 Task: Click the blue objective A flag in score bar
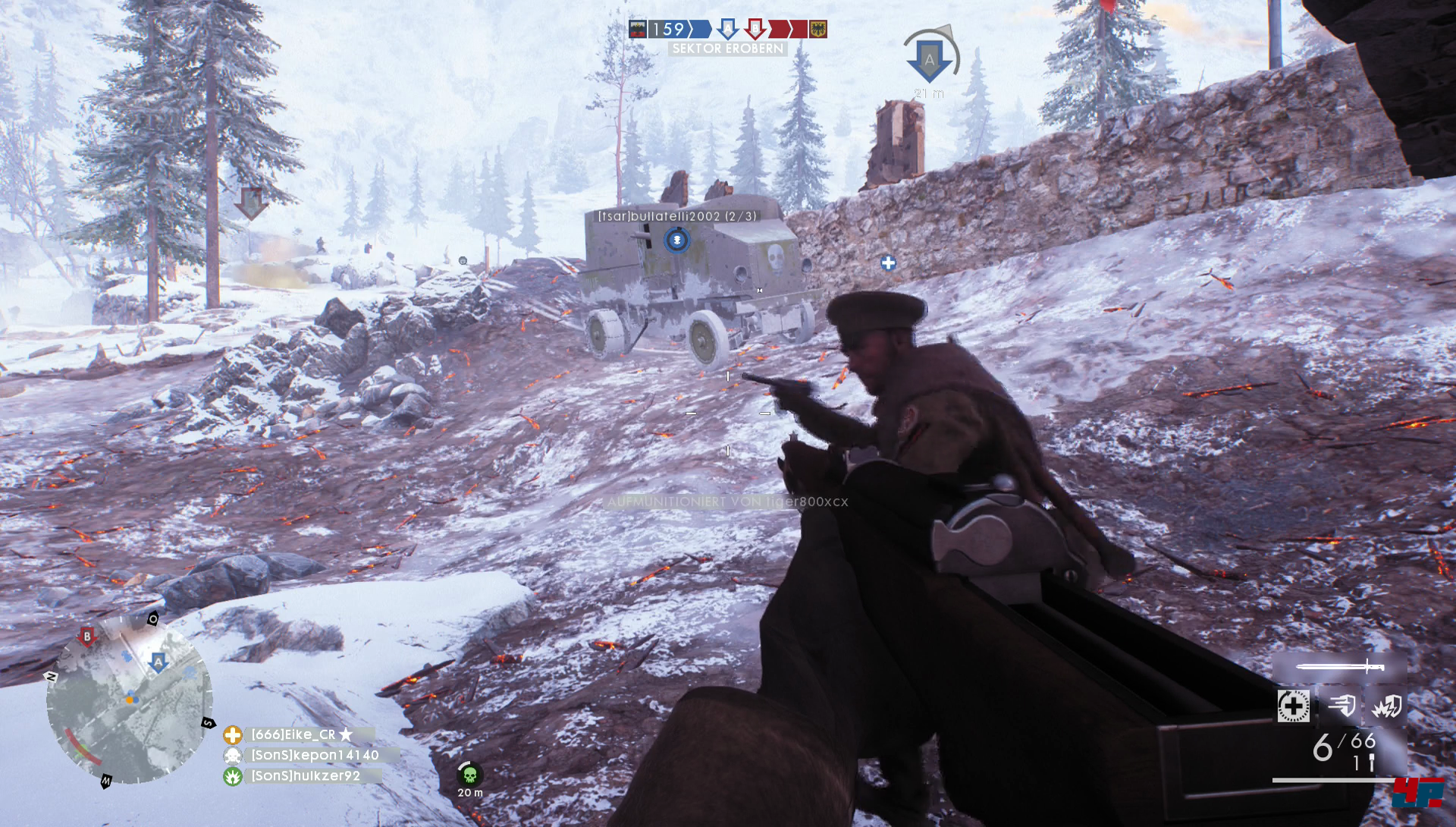[727, 29]
